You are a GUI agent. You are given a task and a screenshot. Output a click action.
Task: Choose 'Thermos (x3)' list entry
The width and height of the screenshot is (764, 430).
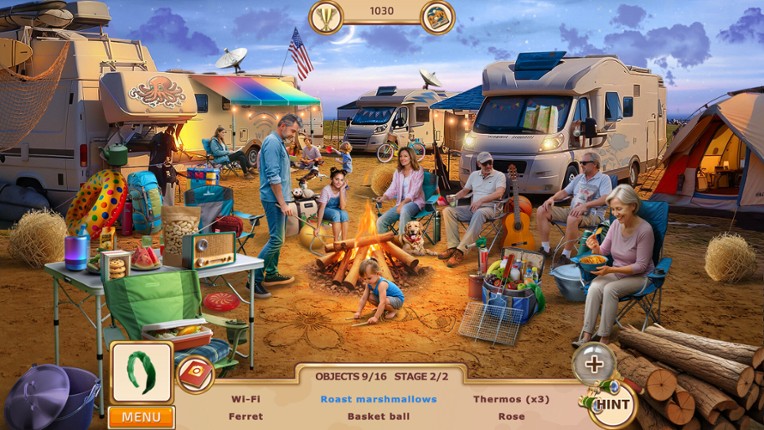point(511,399)
